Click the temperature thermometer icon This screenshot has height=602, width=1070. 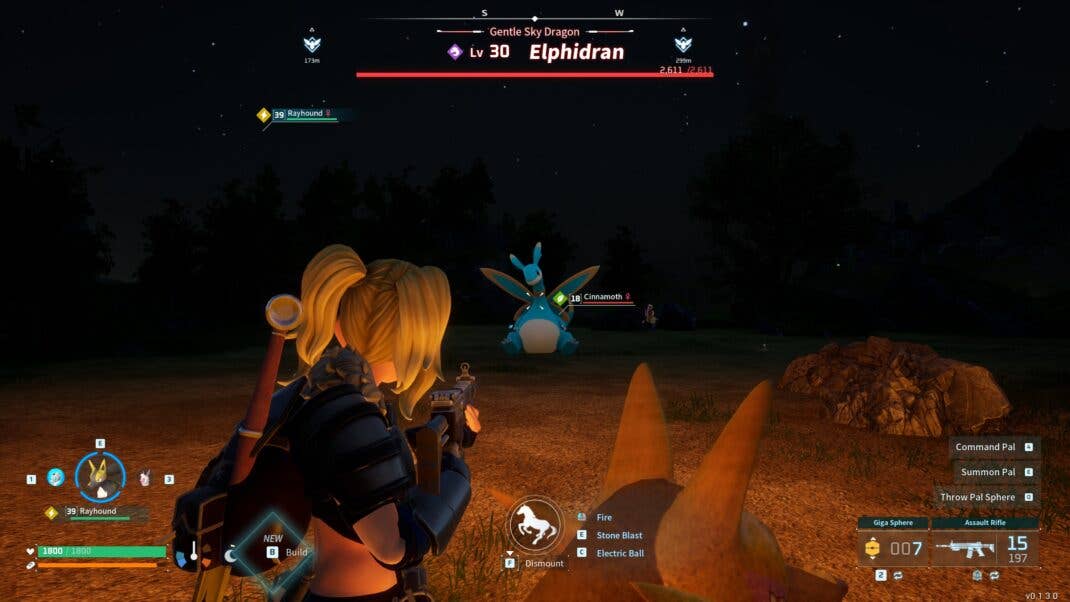point(193,551)
